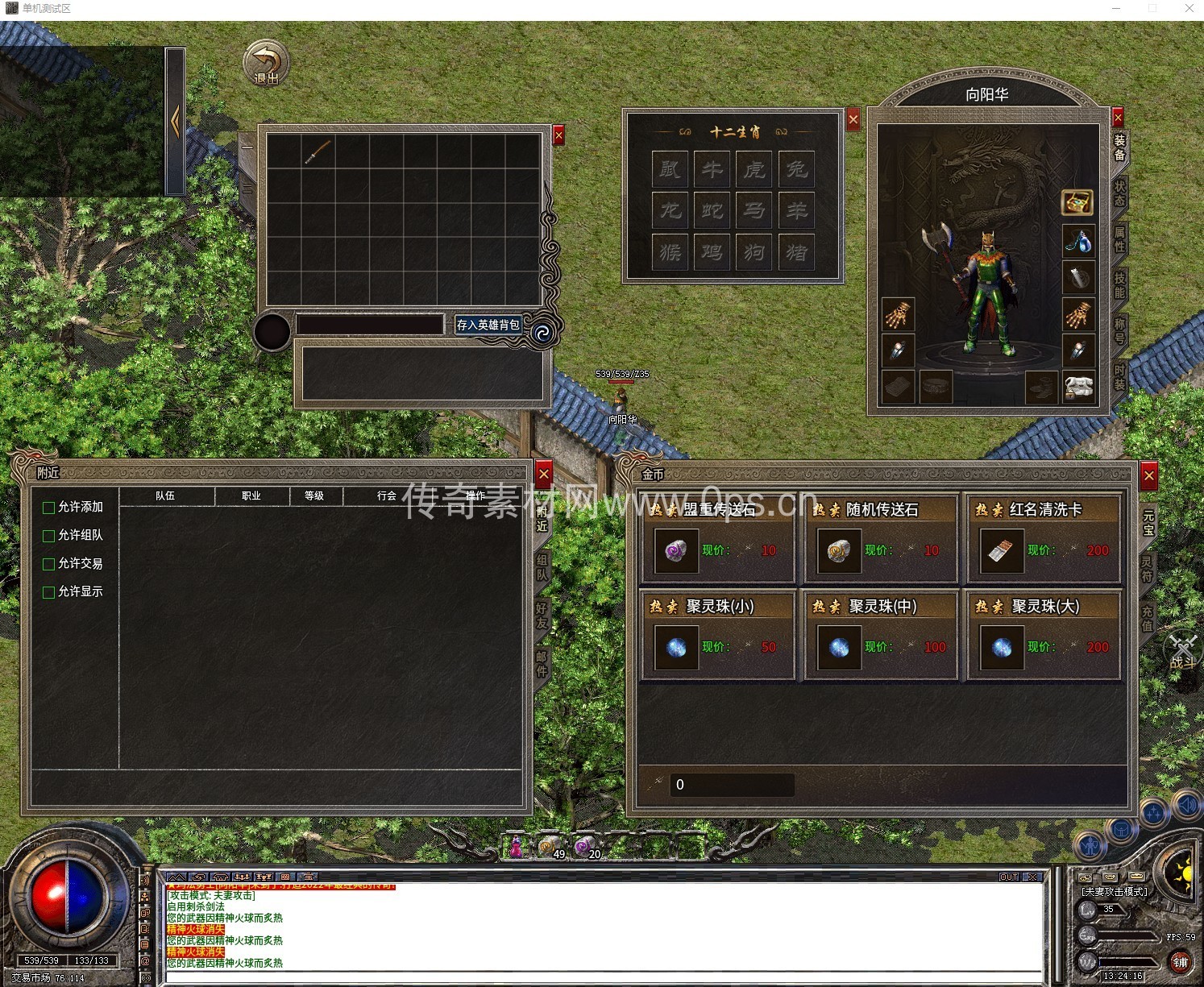Close the 金币 shop window
This screenshot has height=987, width=1204.
coord(1149,476)
